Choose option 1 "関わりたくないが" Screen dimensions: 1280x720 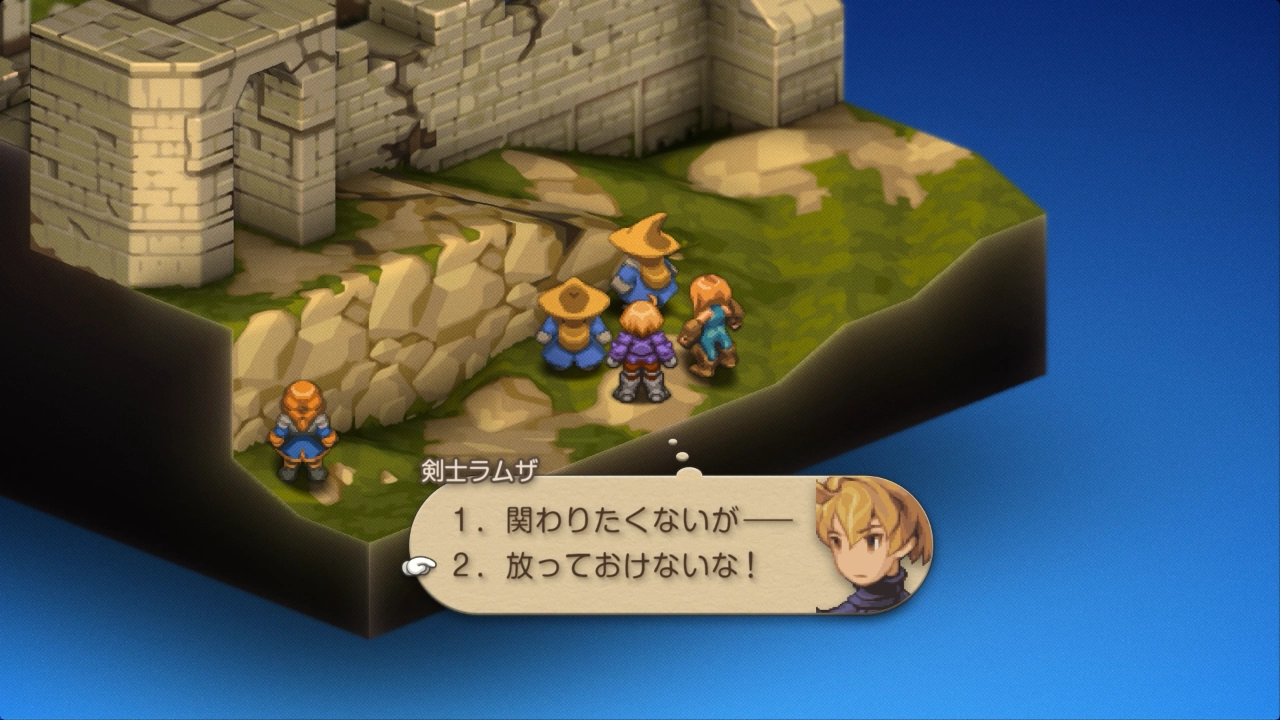(620, 521)
